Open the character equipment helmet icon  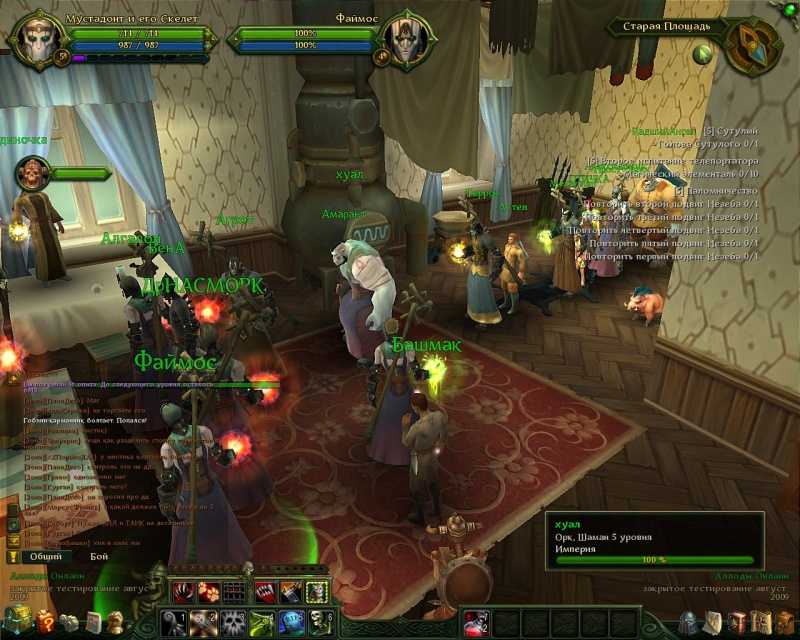point(688,622)
